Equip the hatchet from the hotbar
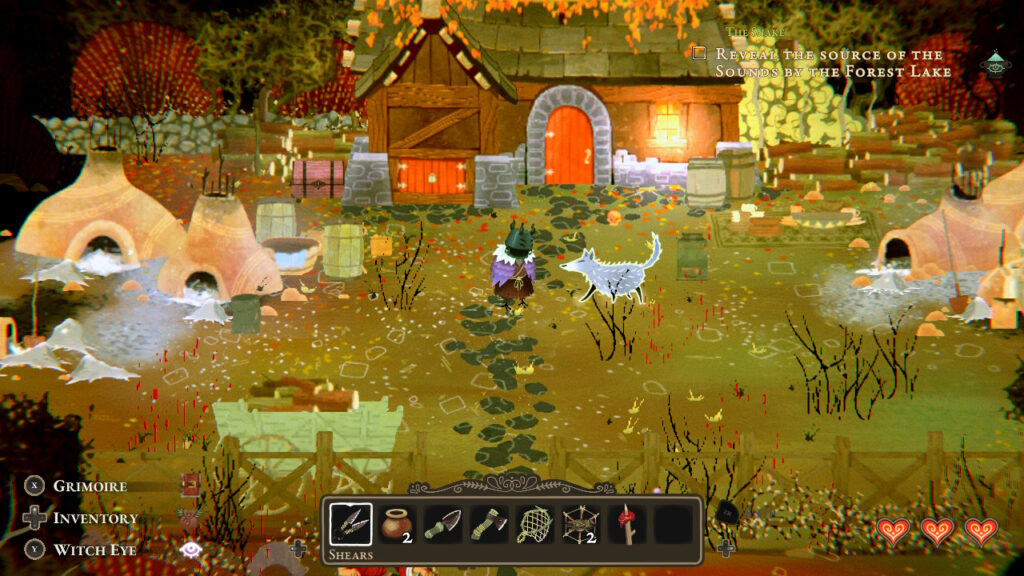 pyautogui.click(x=489, y=524)
